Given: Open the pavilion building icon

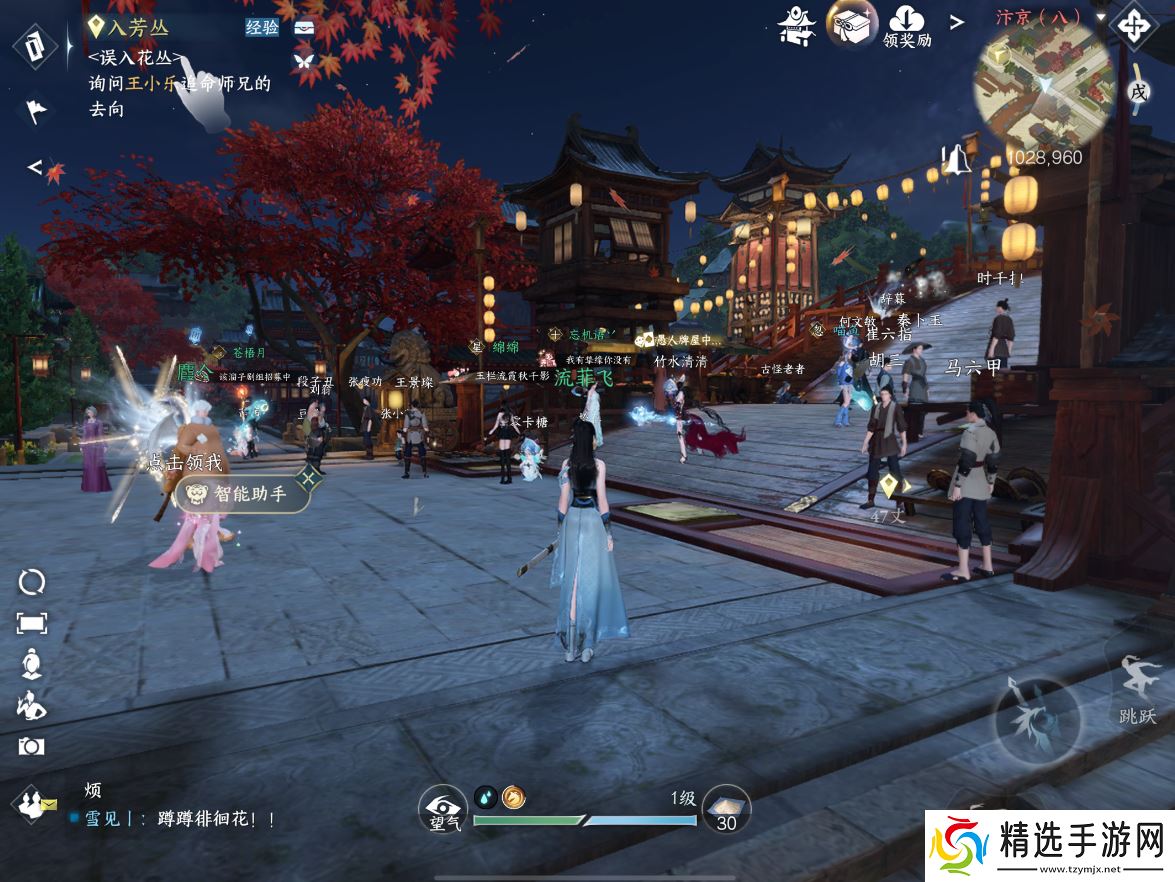Looking at the screenshot, I should click(797, 25).
